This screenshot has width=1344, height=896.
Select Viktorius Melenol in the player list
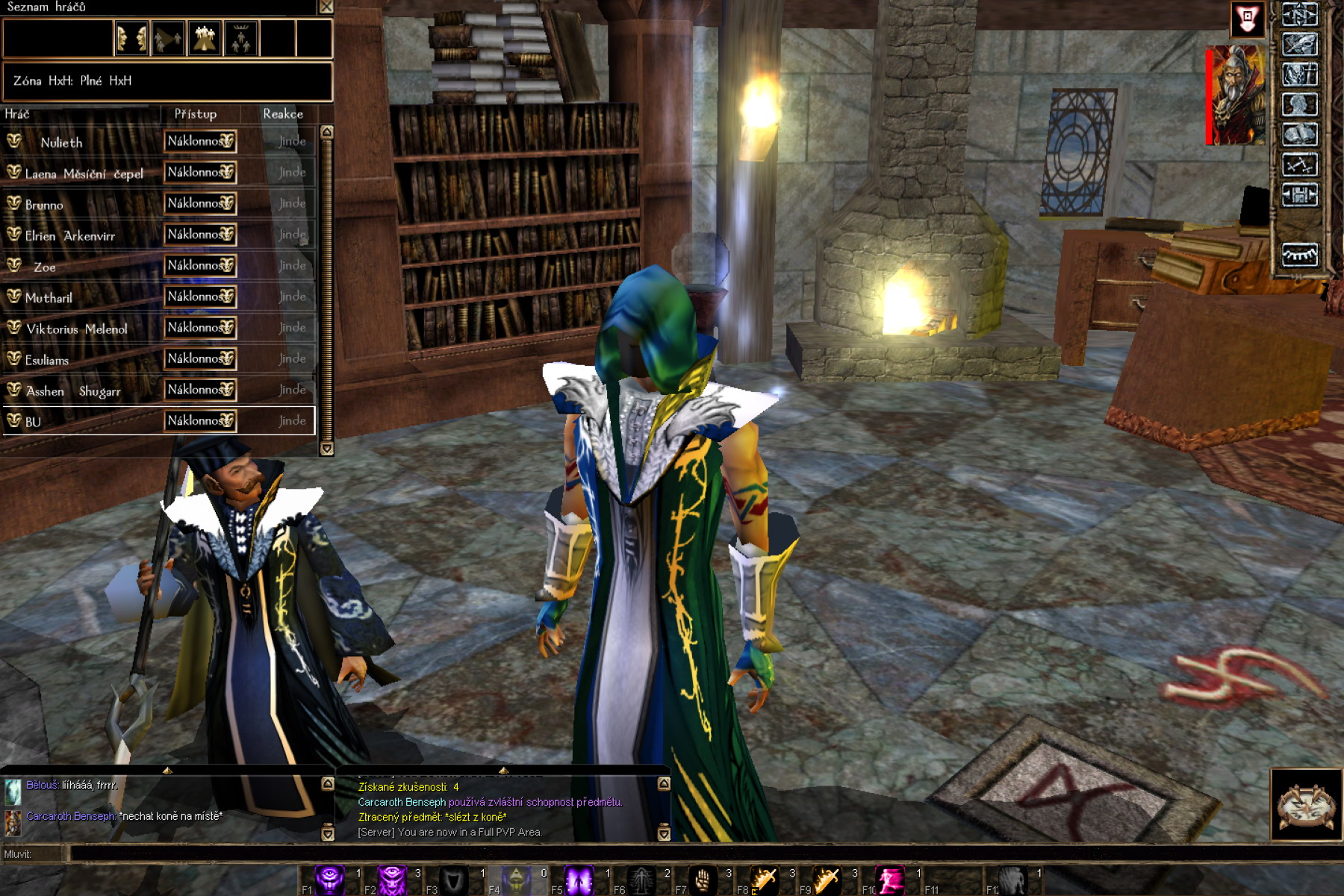tap(76, 329)
